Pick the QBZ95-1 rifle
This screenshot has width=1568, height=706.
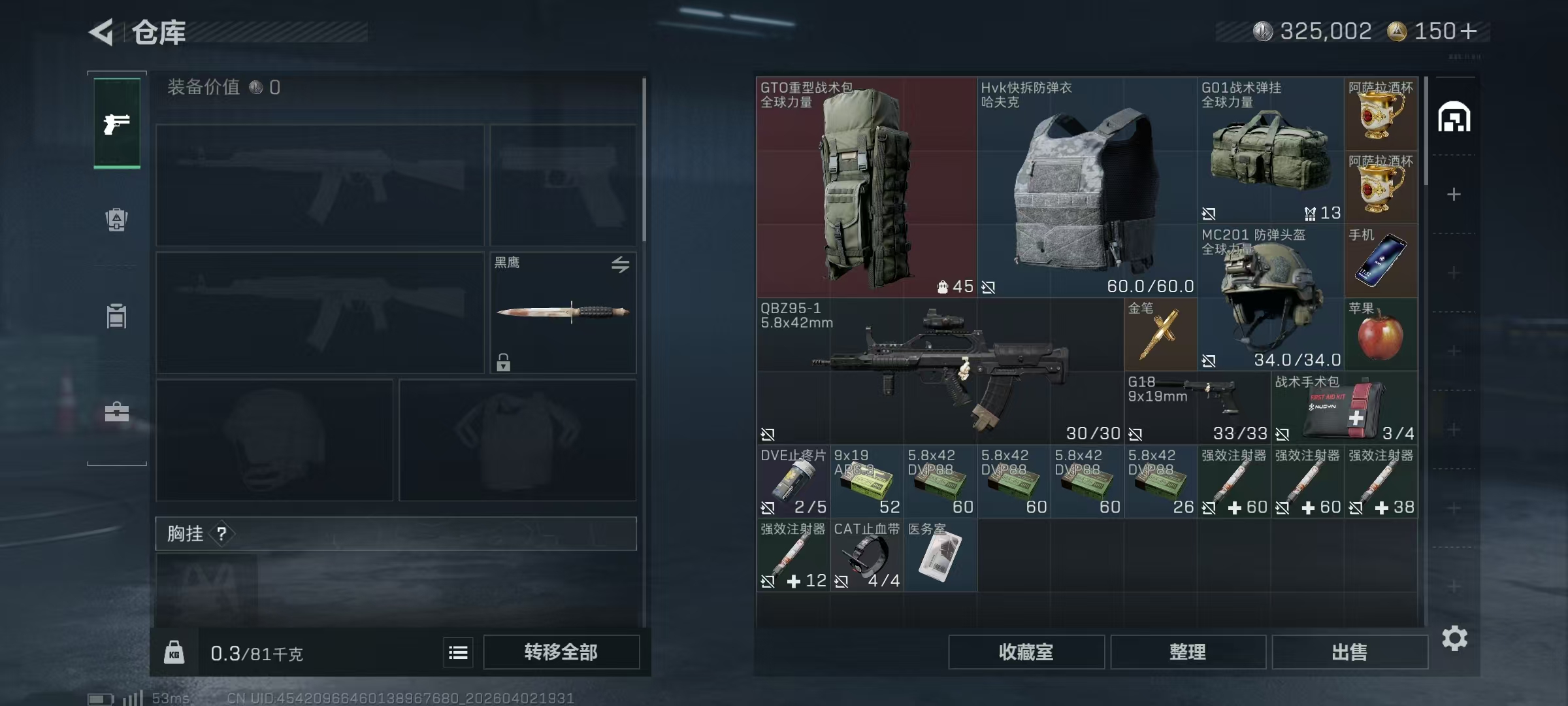point(939,371)
